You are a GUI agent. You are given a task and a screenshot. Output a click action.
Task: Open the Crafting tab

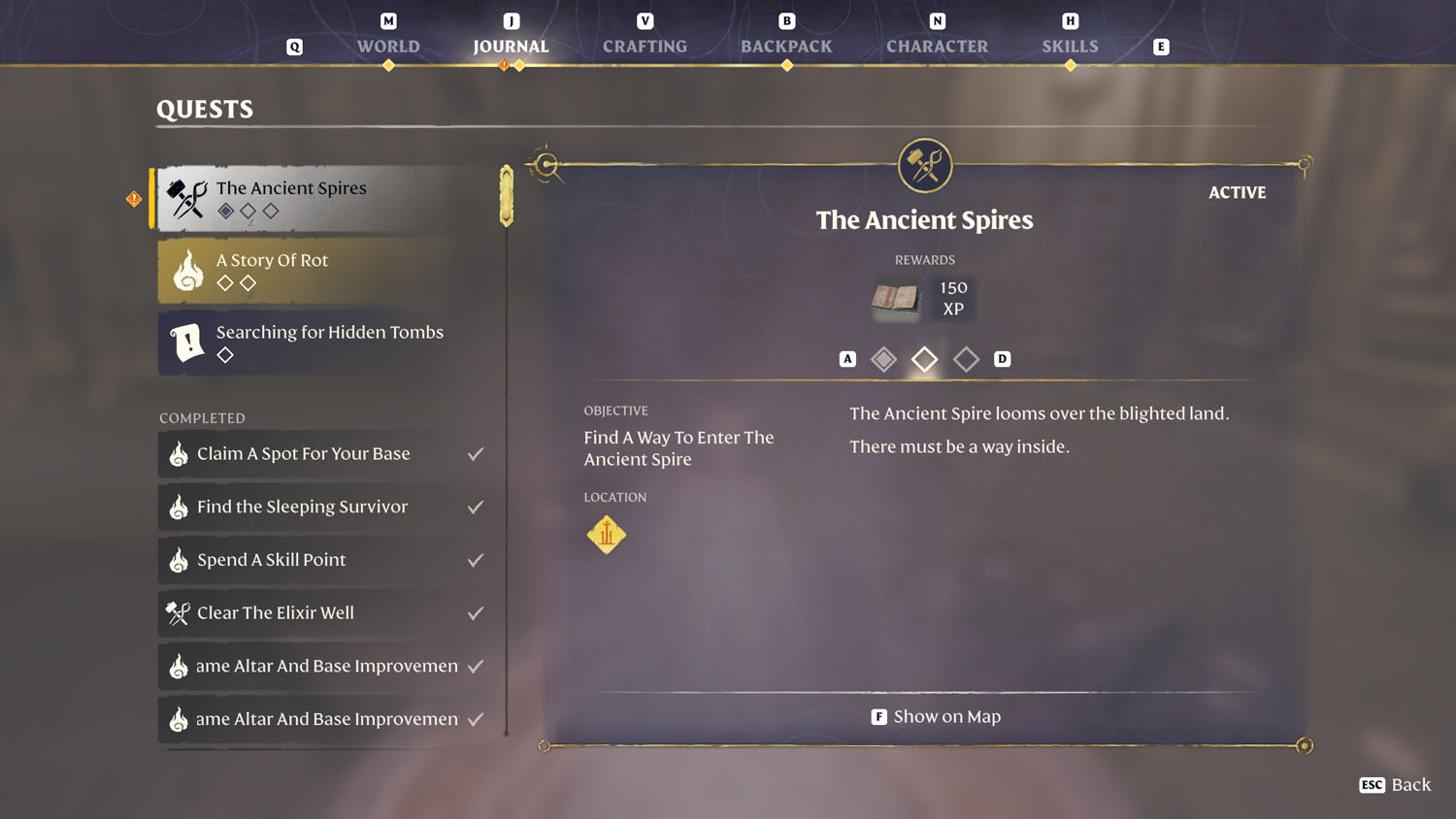645,46
